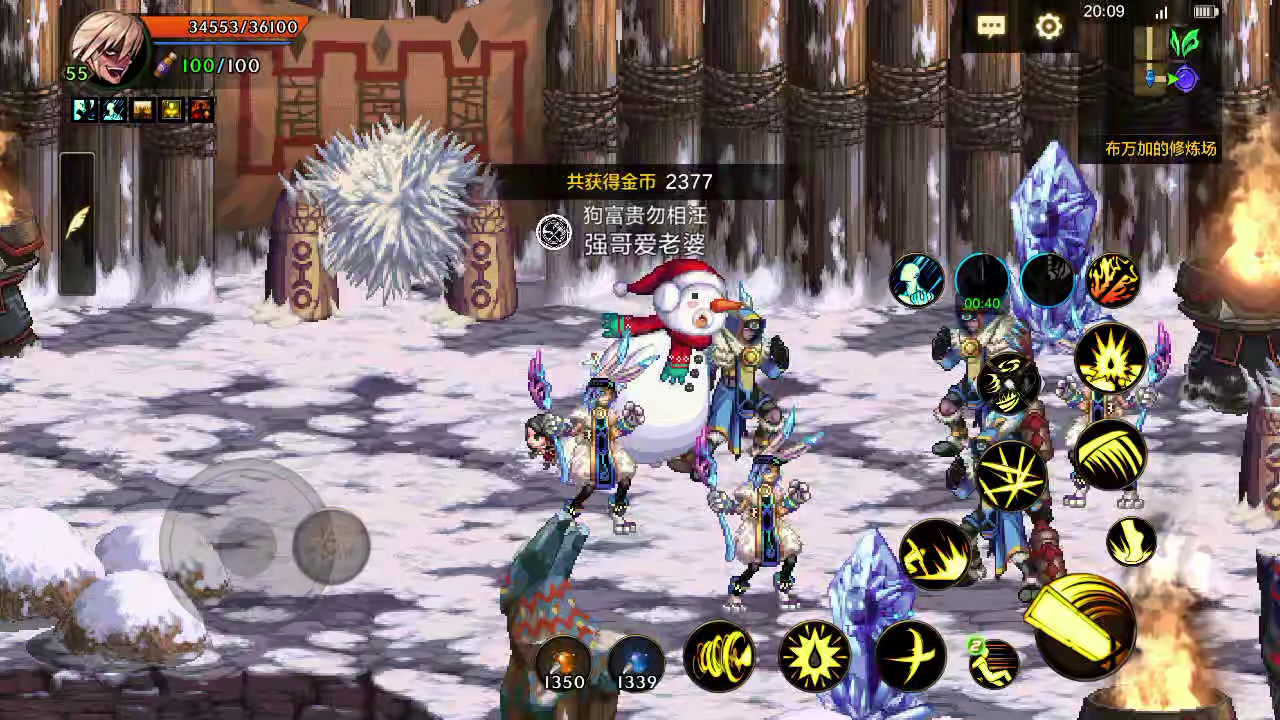Activate the sunburst droplet skill
The width and height of the screenshot is (1280, 720).
pyautogui.click(x=815, y=655)
